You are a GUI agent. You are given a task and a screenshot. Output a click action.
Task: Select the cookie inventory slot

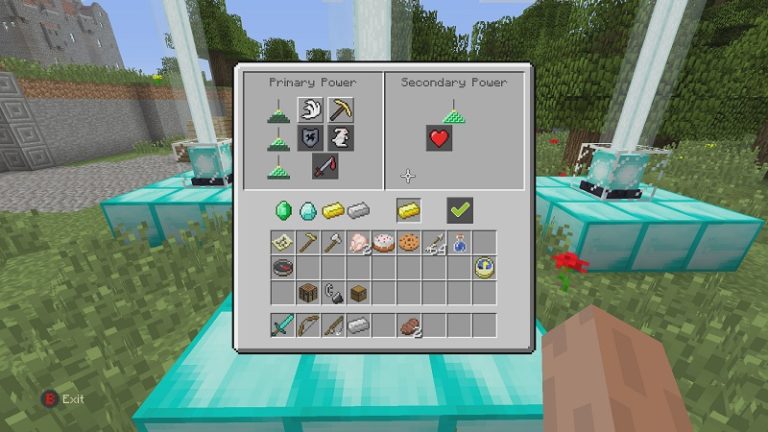coord(408,242)
